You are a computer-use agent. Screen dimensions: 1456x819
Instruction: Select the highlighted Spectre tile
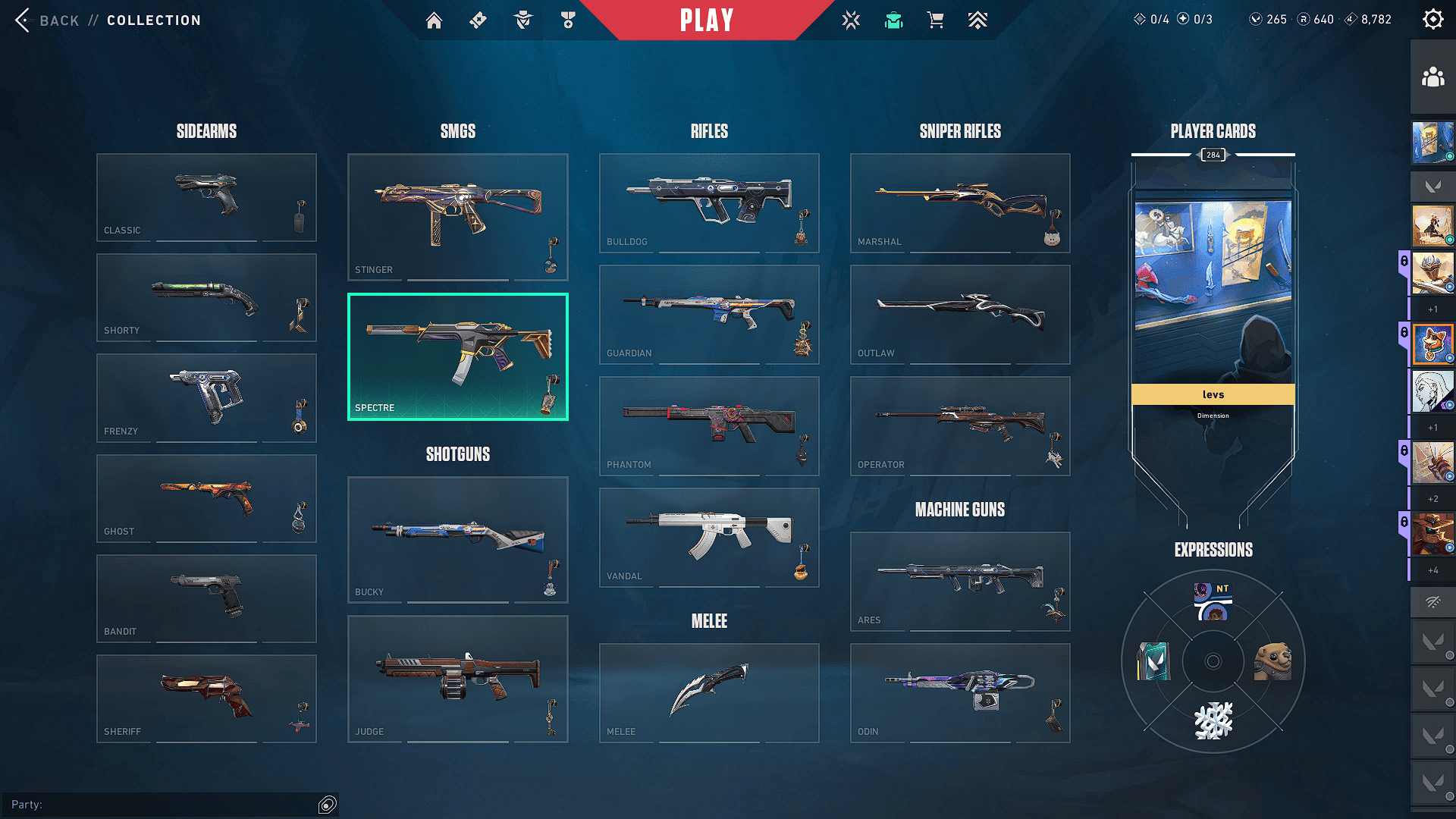(x=457, y=356)
